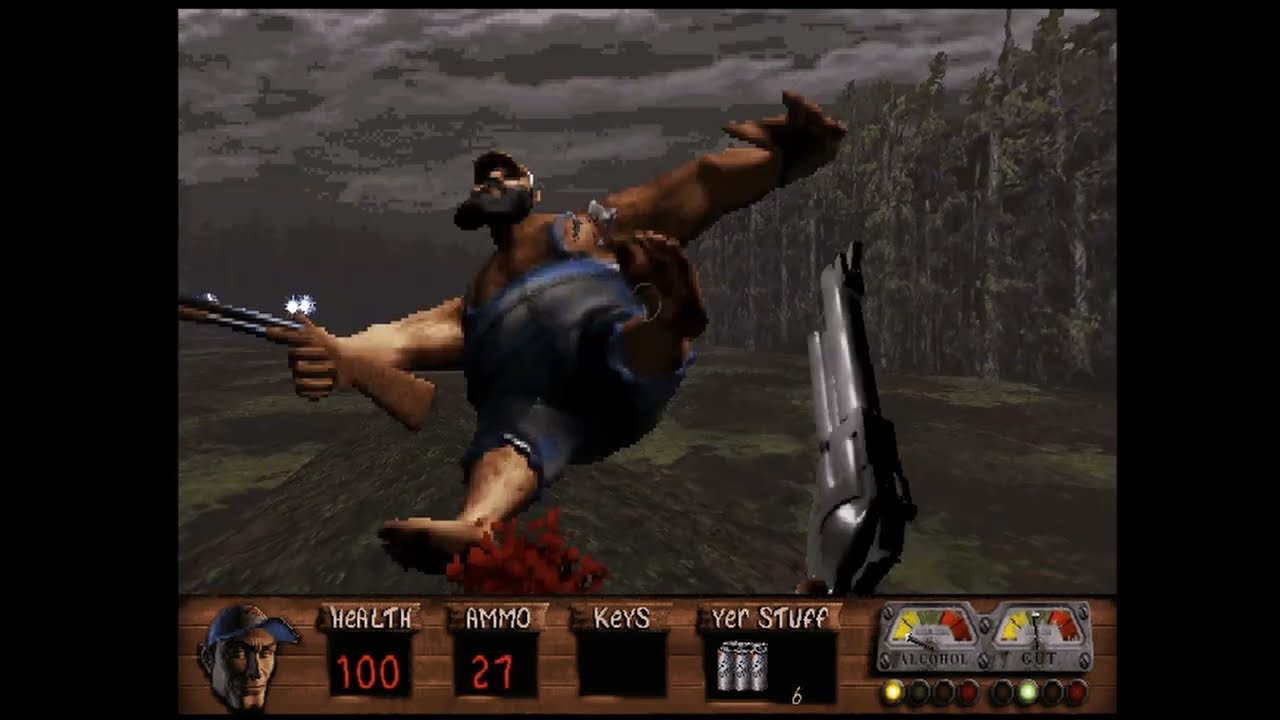
Task: Toggle the rightmost red indicator light
Action: point(1078,691)
